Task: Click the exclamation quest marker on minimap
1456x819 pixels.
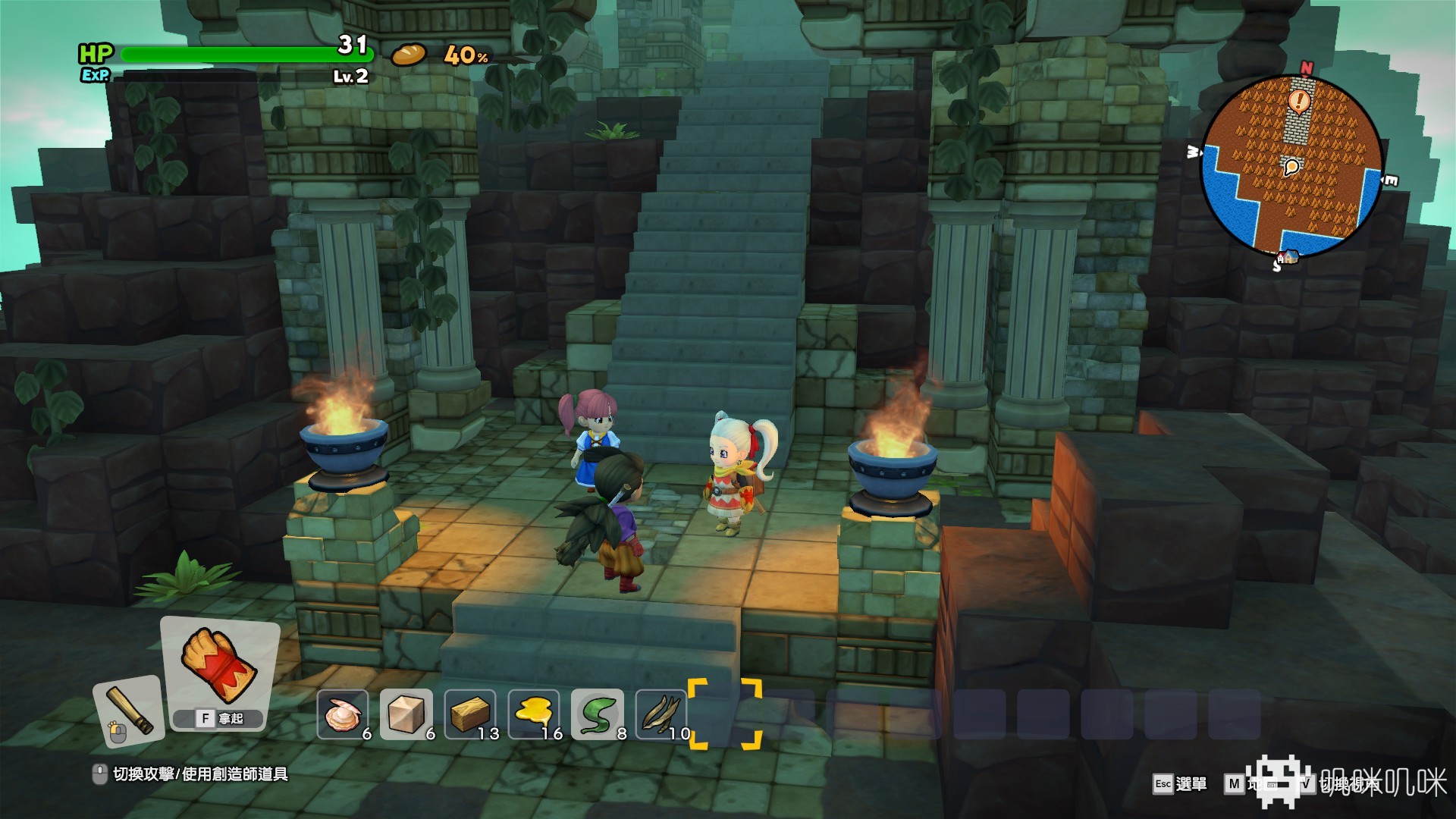Action: pyautogui.click(x=1300, y=100)
